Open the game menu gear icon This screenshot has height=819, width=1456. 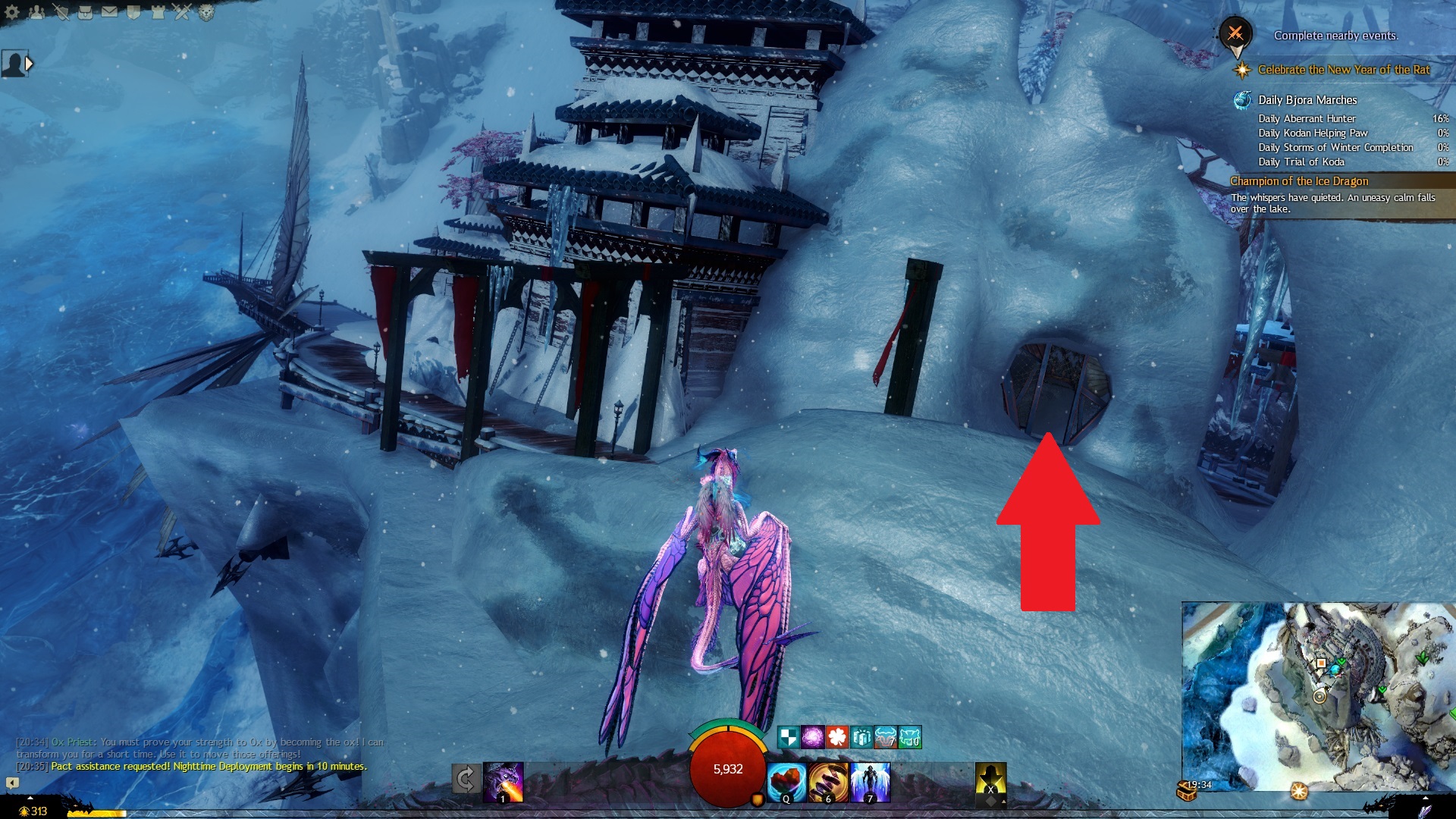point(12,11)
